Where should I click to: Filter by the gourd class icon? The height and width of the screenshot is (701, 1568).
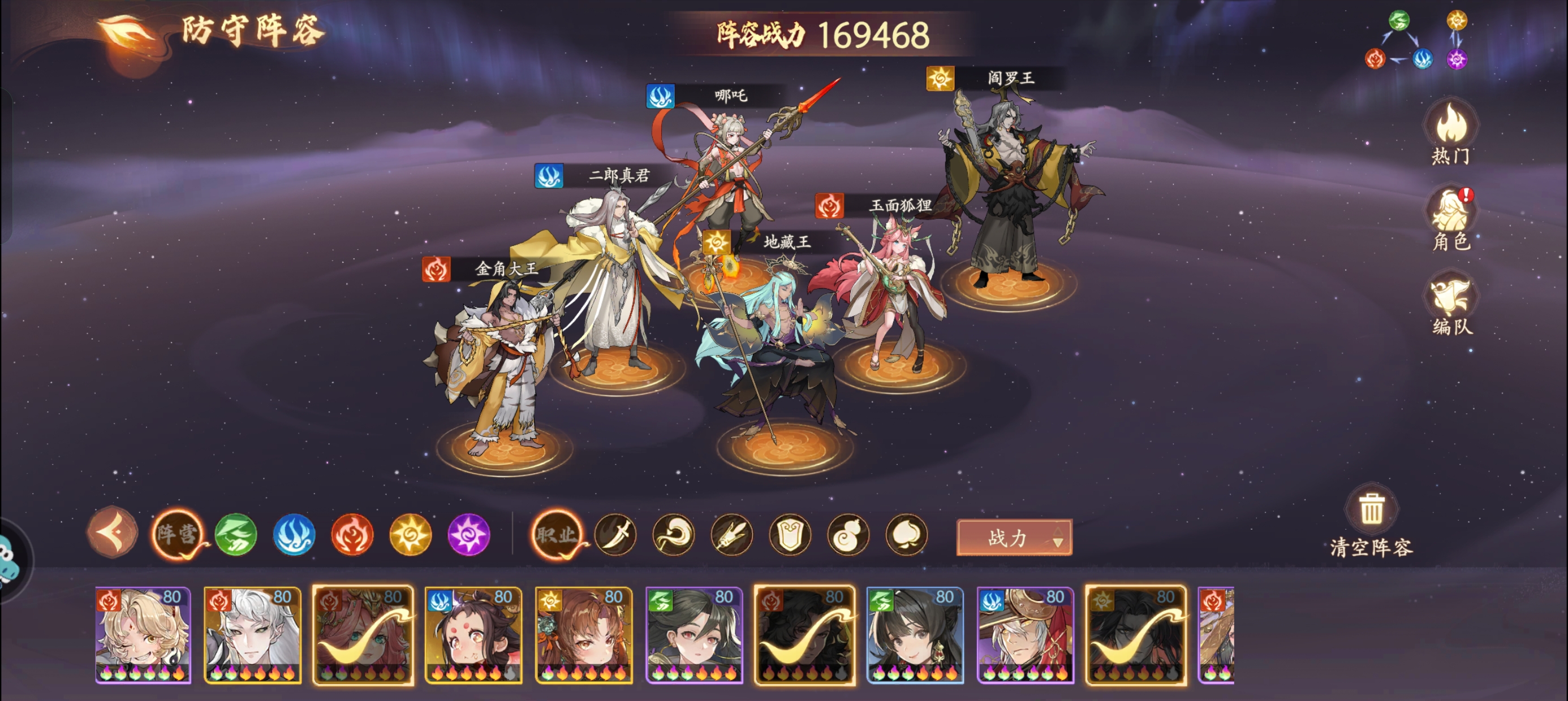[x=848, y=535]
